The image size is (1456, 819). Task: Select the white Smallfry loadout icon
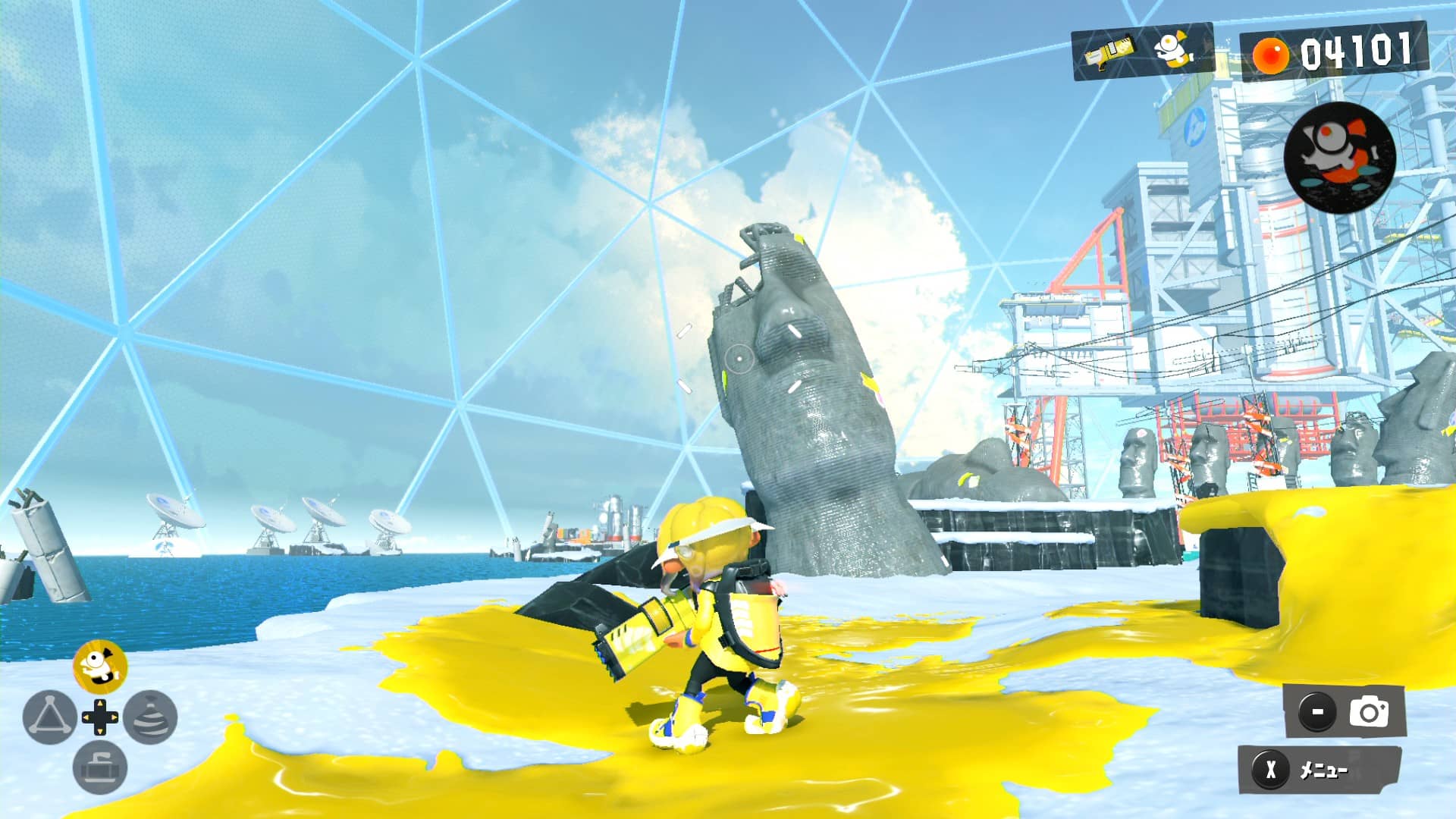click(1173, 51)
